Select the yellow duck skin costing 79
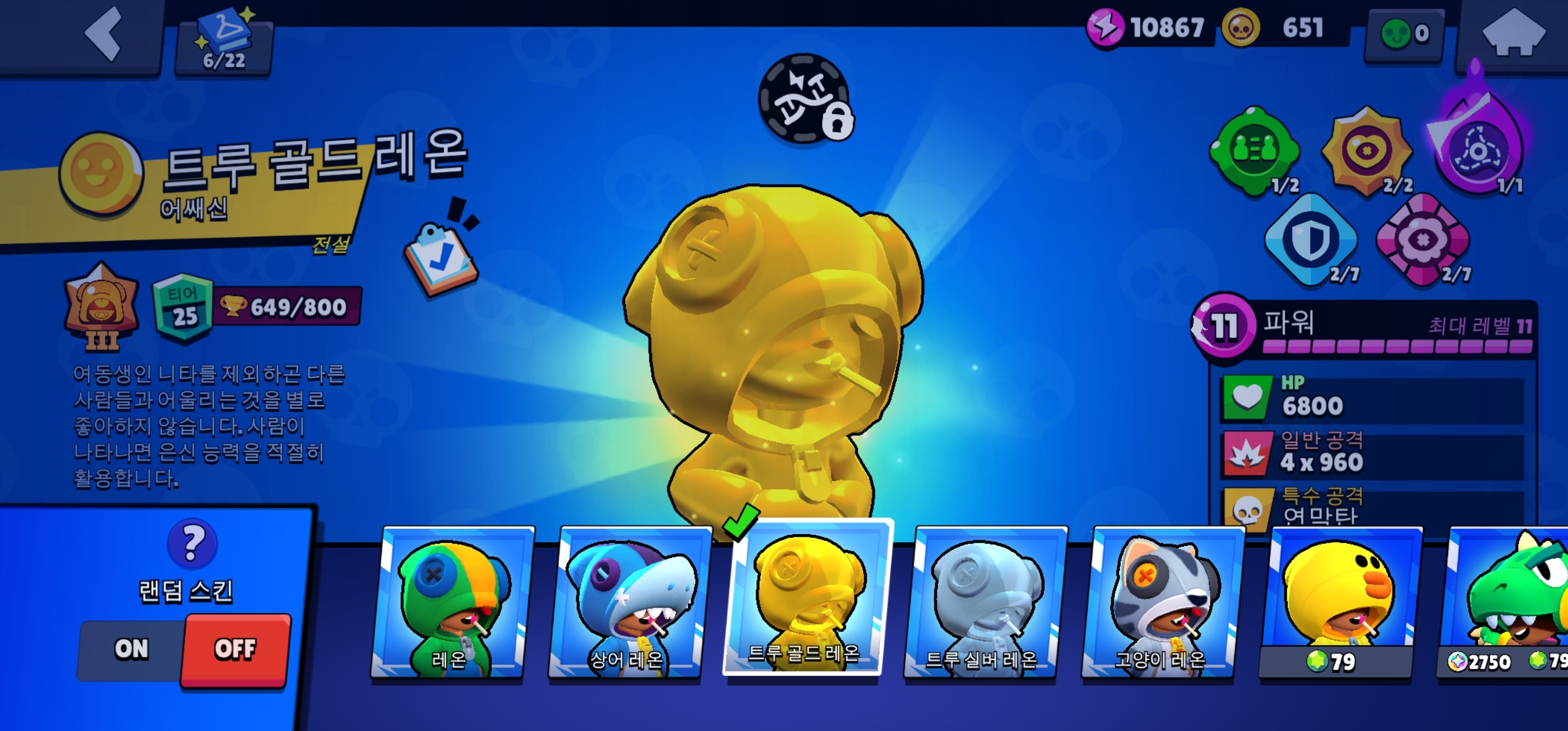Screen dimensions: 1568x731 pos(1338,603)
